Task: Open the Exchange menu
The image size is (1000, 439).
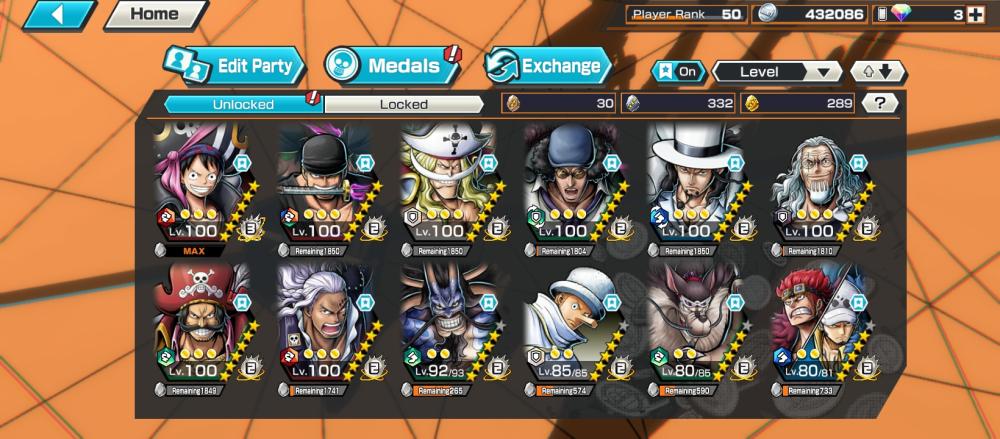Action: point(548,67)
